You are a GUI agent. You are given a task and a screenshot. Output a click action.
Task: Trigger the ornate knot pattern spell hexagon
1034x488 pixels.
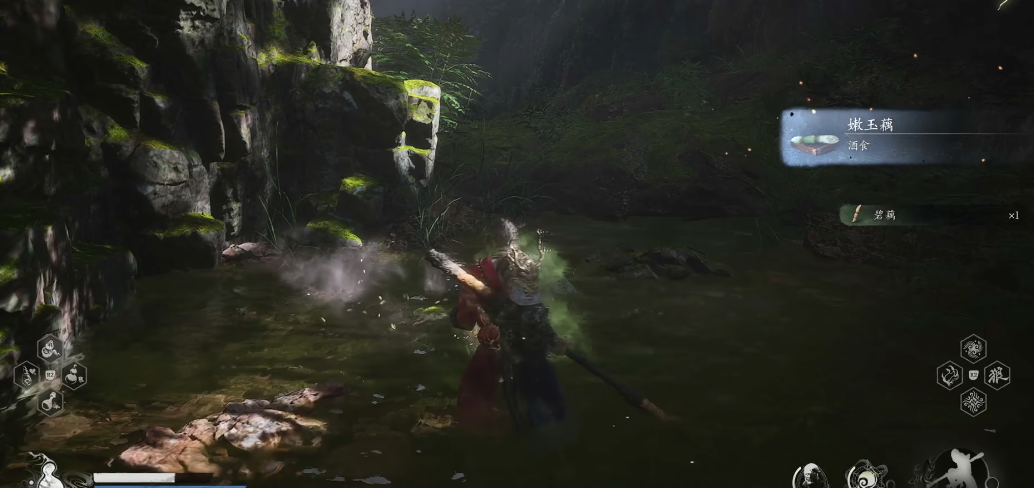tap(973, 403)
